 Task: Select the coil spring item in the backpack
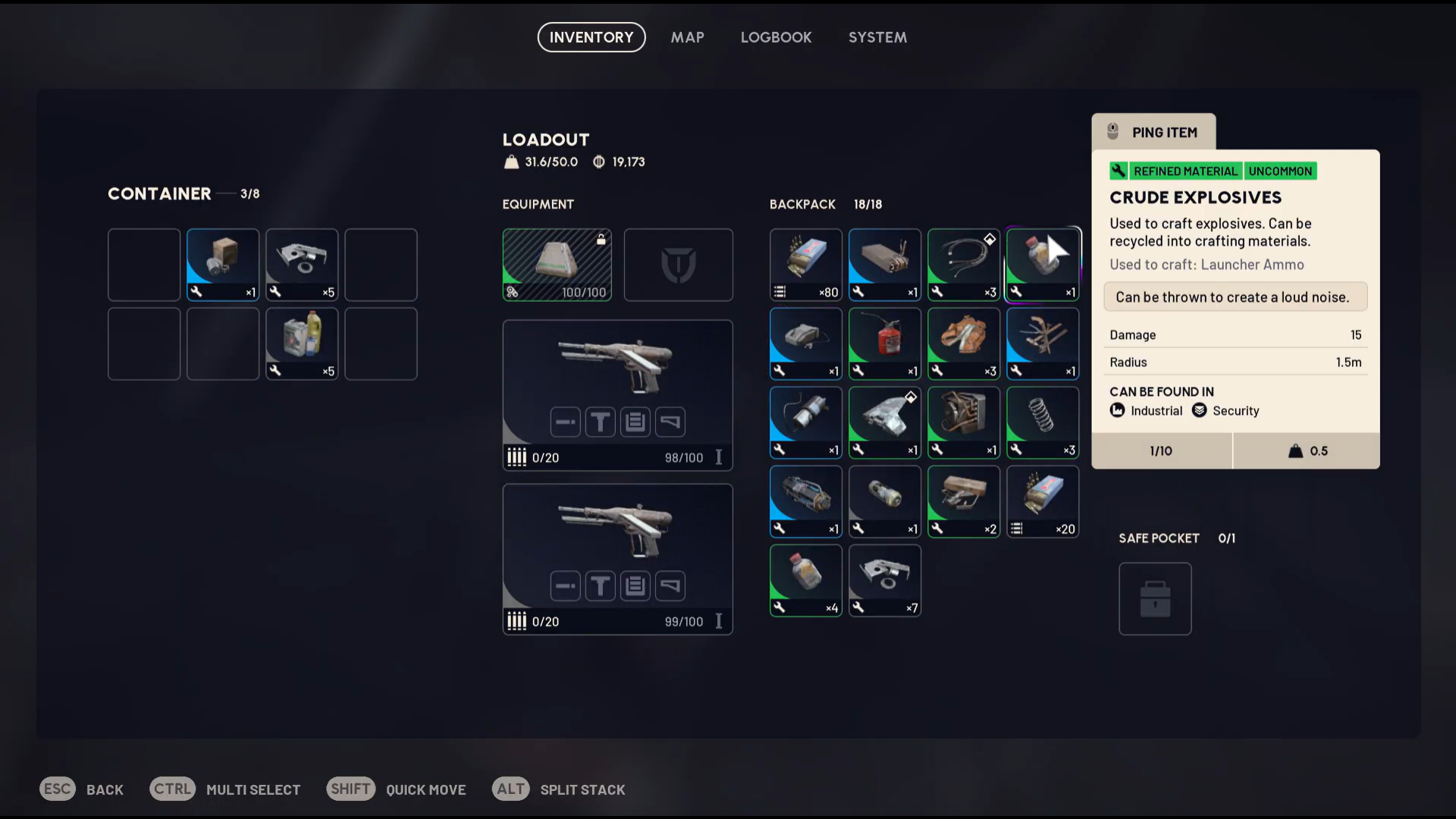pos(1042,422)
